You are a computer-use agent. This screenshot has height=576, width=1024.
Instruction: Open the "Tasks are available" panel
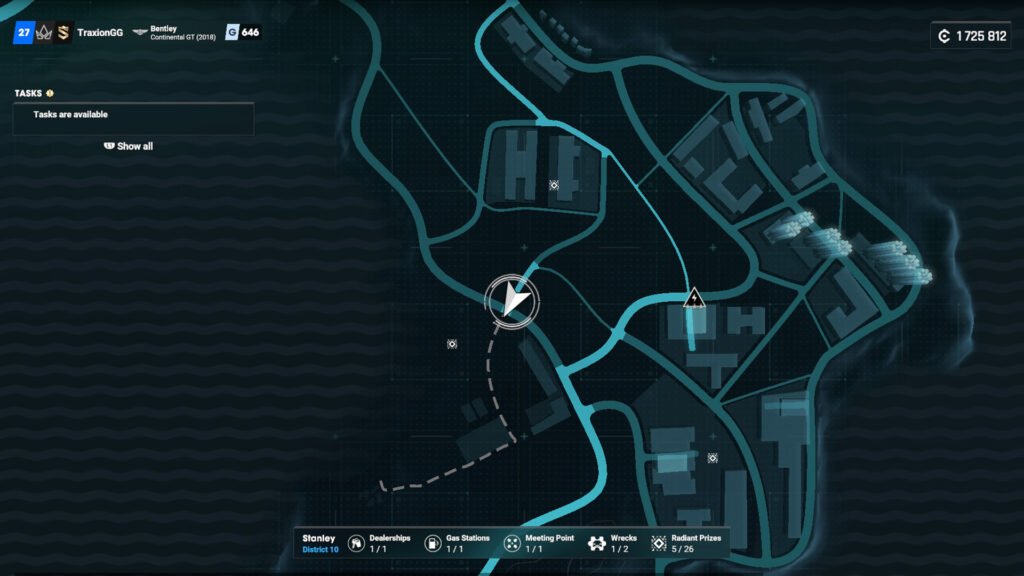(133, 116)
